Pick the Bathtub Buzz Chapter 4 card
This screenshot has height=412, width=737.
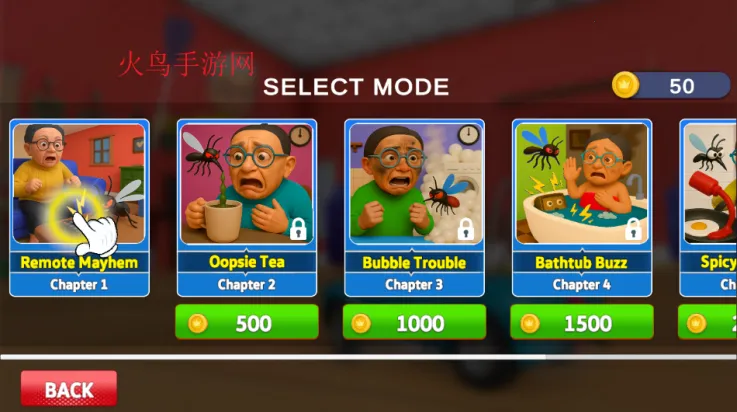pos(582,208)
